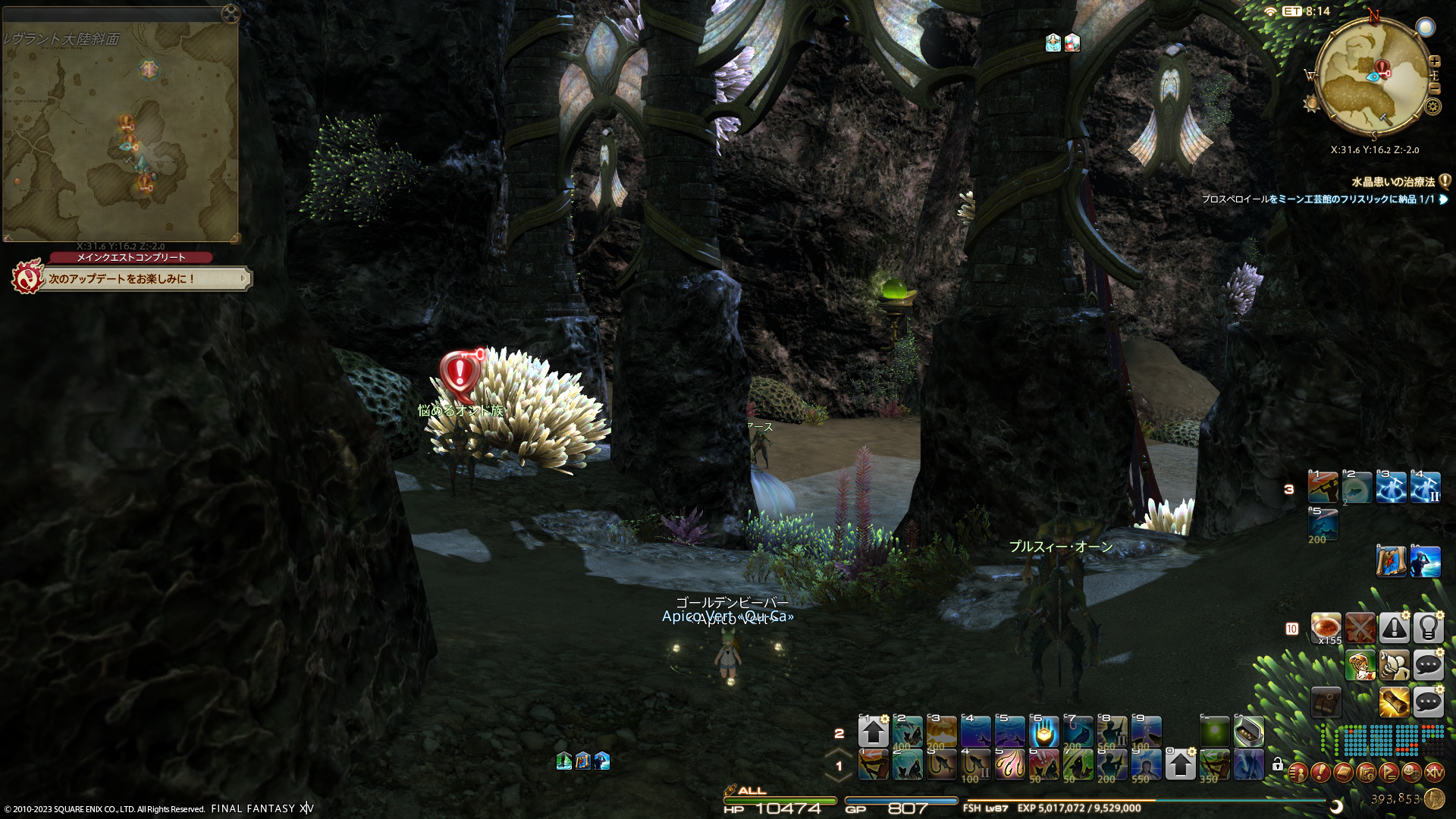1456x819 pixels.
Task: Open minimap settings gear button
Action: (1432, 106)
